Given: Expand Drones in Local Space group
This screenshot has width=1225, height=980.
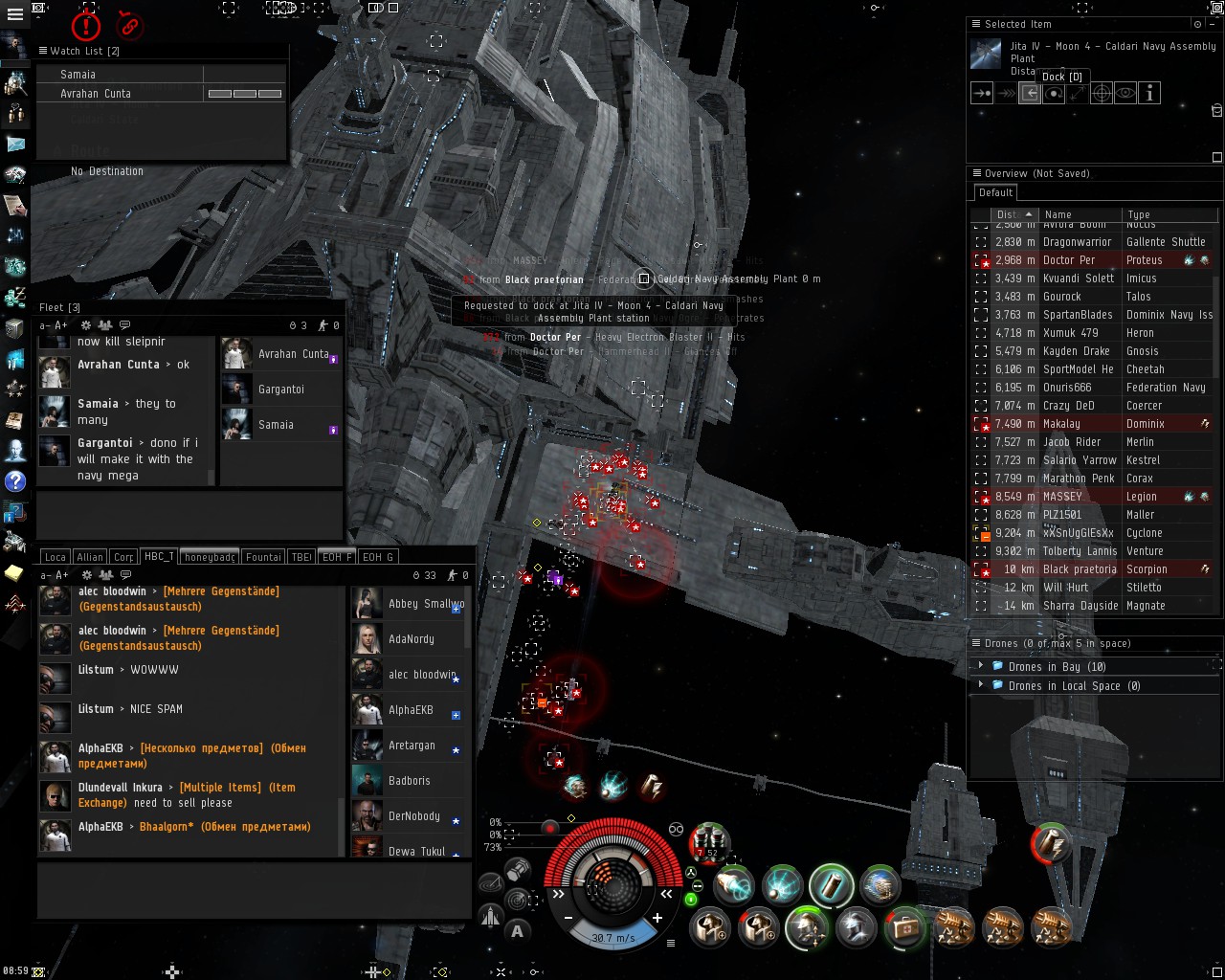Looking at the screenshot, I should (x=980, y=686).
